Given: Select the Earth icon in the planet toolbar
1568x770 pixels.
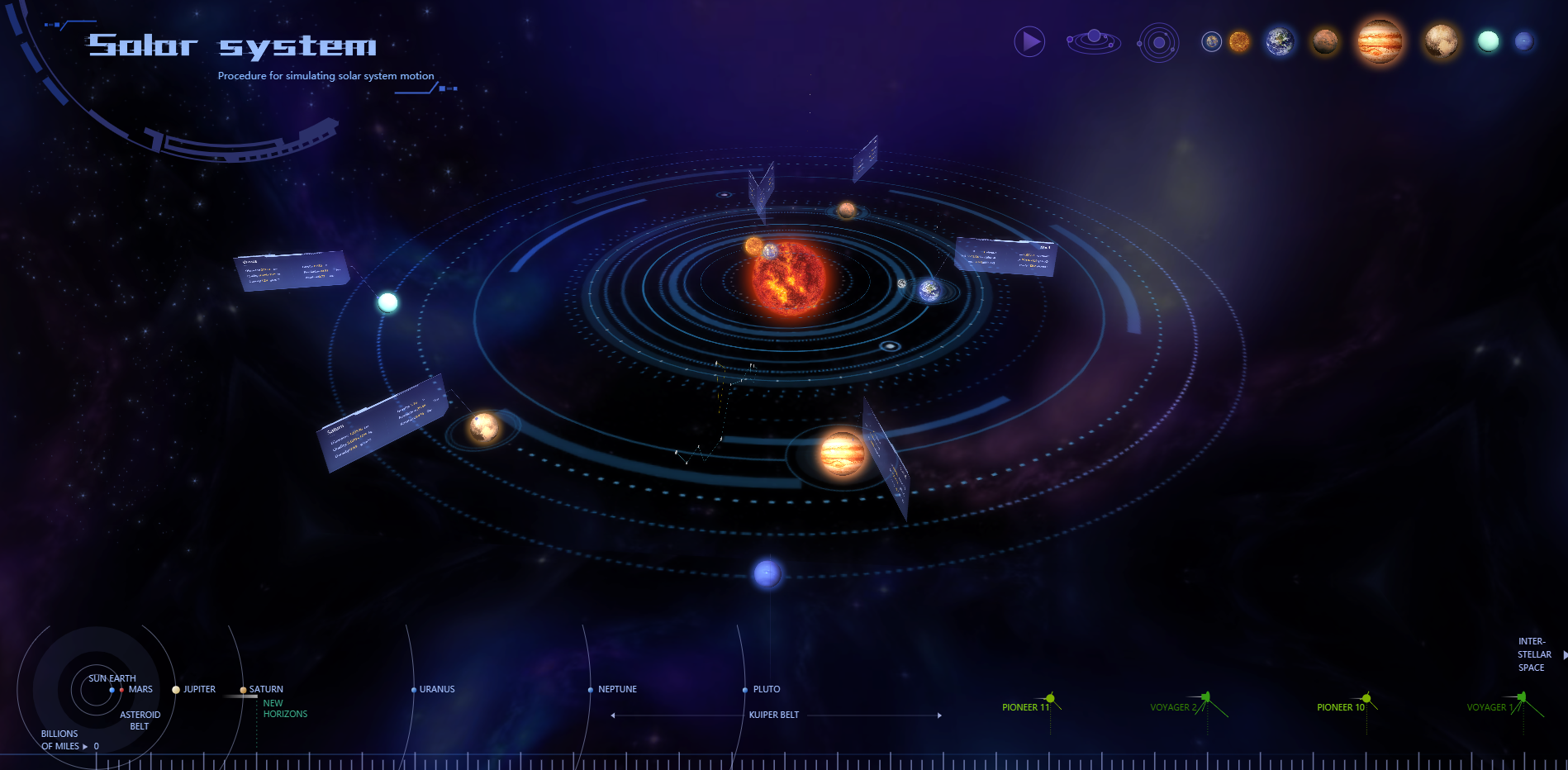Looking at the screenshot, I should point(1278,43).
